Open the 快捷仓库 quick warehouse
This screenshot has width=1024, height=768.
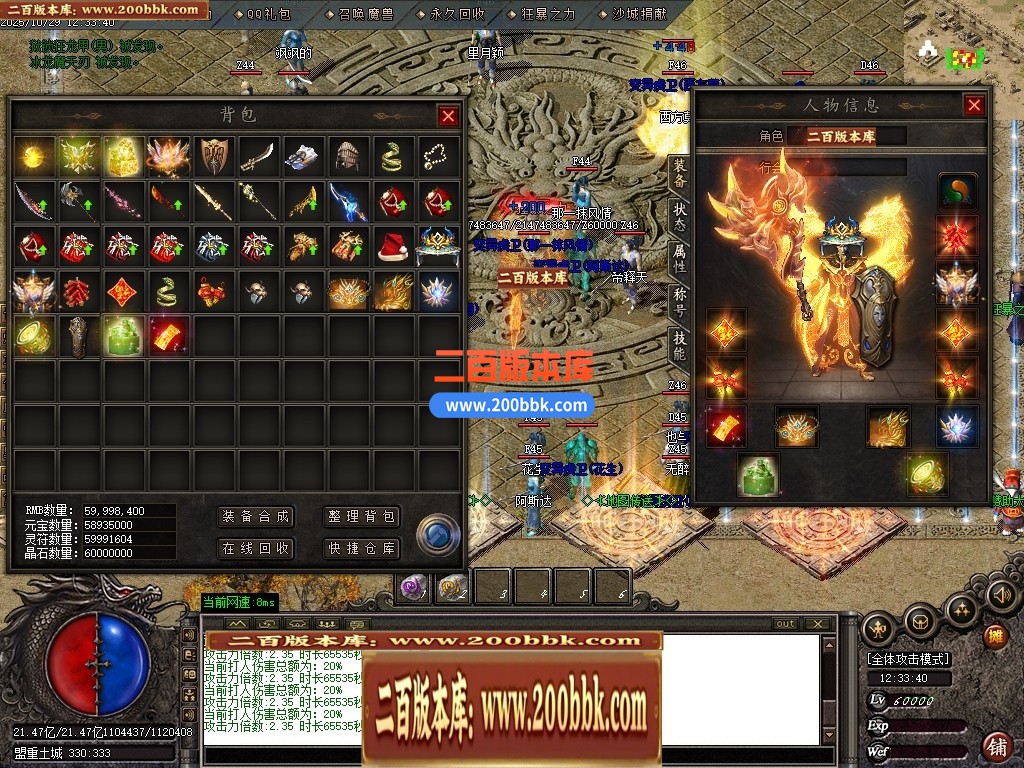[362, 548]
